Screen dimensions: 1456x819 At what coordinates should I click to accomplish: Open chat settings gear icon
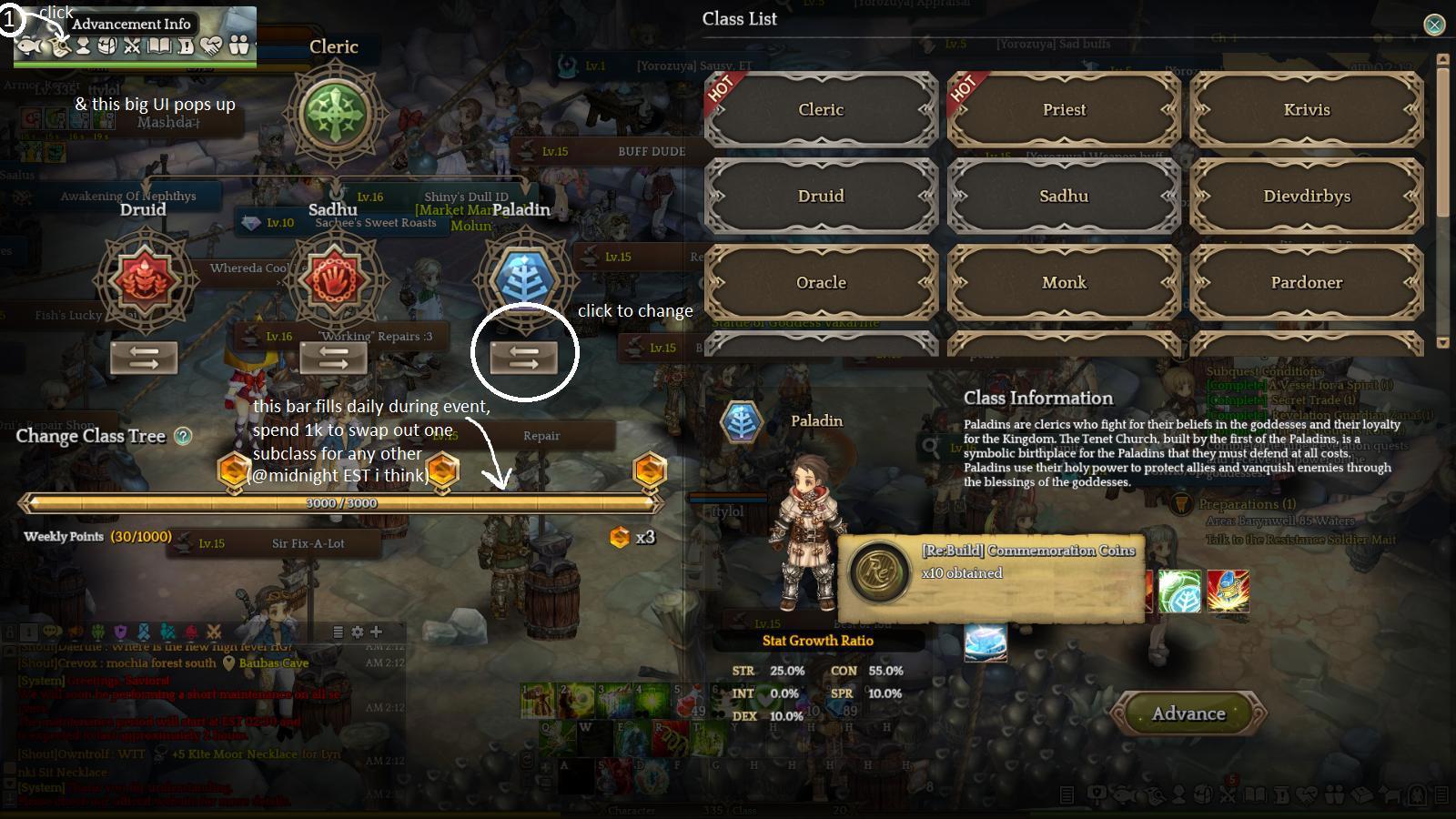click(357, 632)
